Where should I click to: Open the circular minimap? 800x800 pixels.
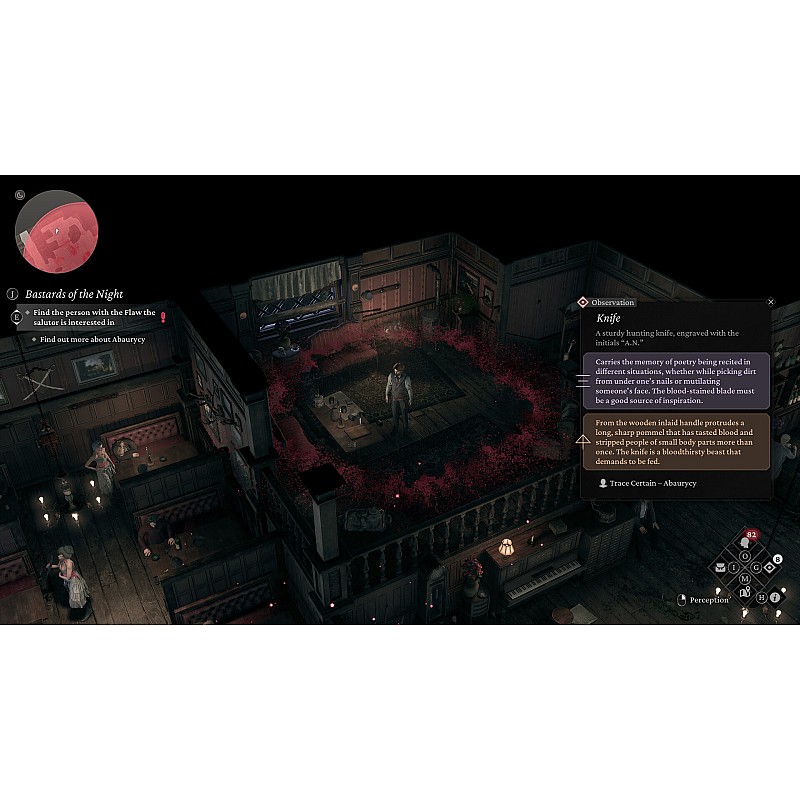point(56,233)
